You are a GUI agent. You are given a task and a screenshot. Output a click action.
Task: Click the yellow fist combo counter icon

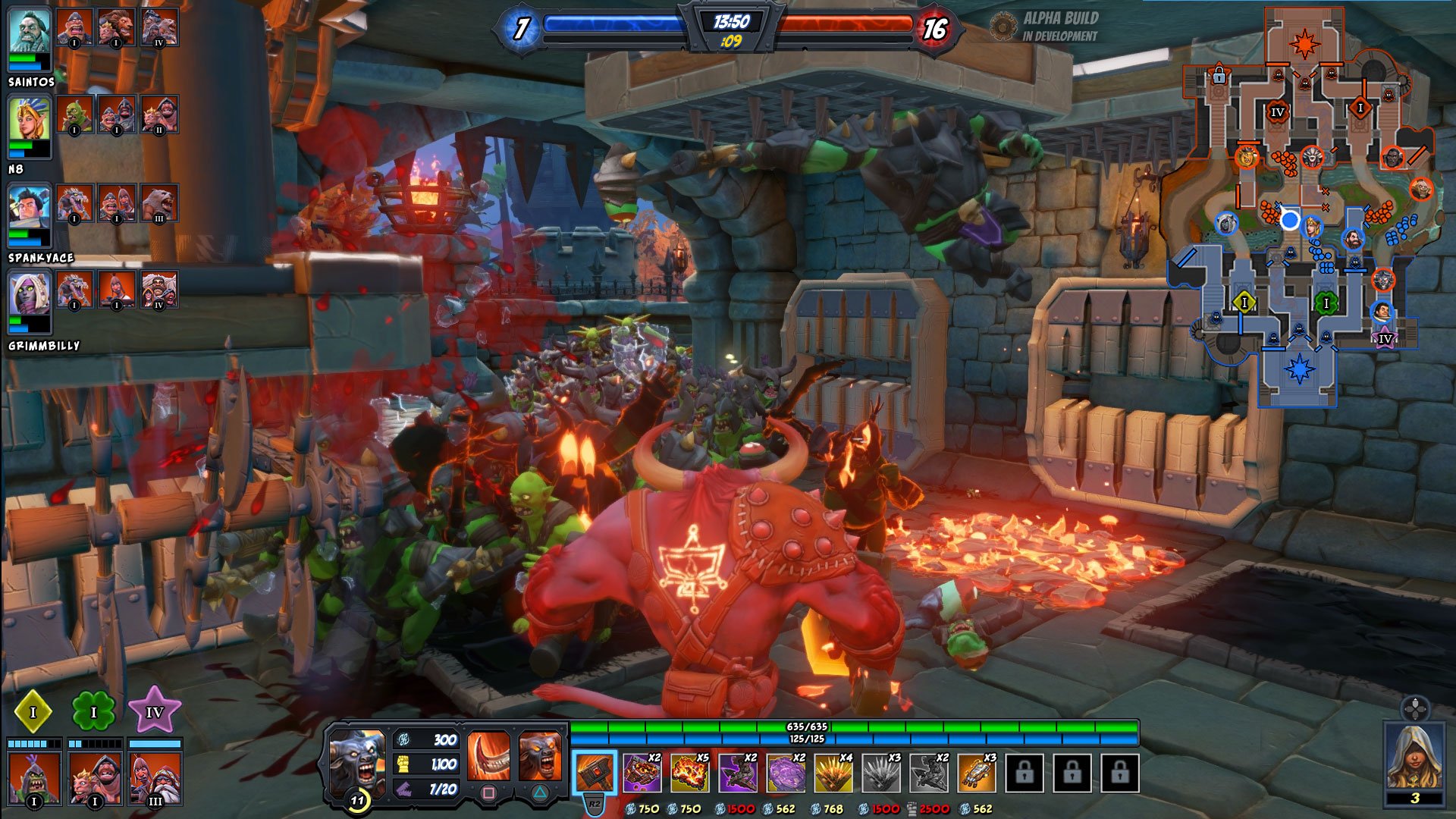403,766
